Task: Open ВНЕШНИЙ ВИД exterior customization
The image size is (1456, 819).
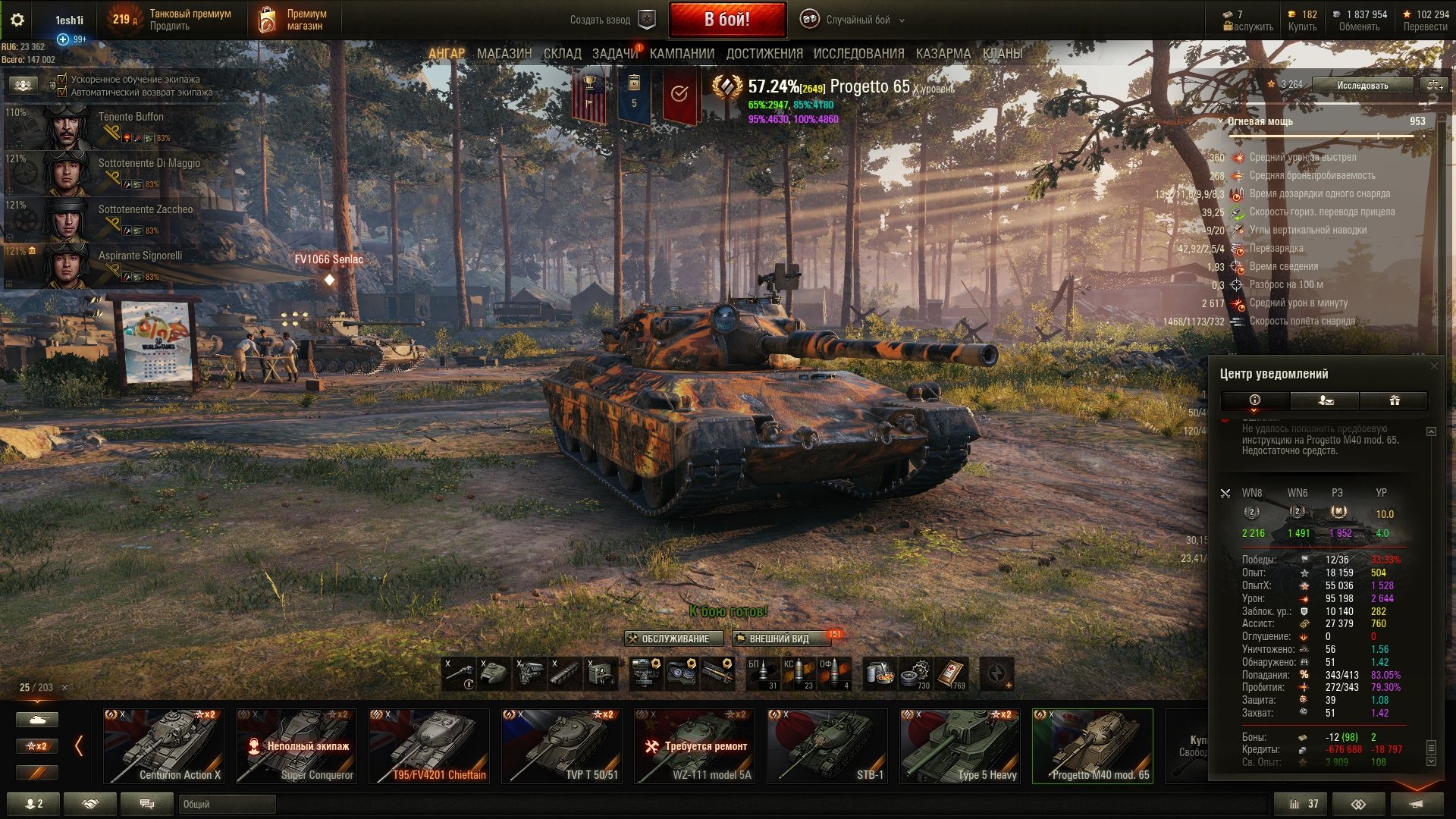Action: [x=779, y=639]
